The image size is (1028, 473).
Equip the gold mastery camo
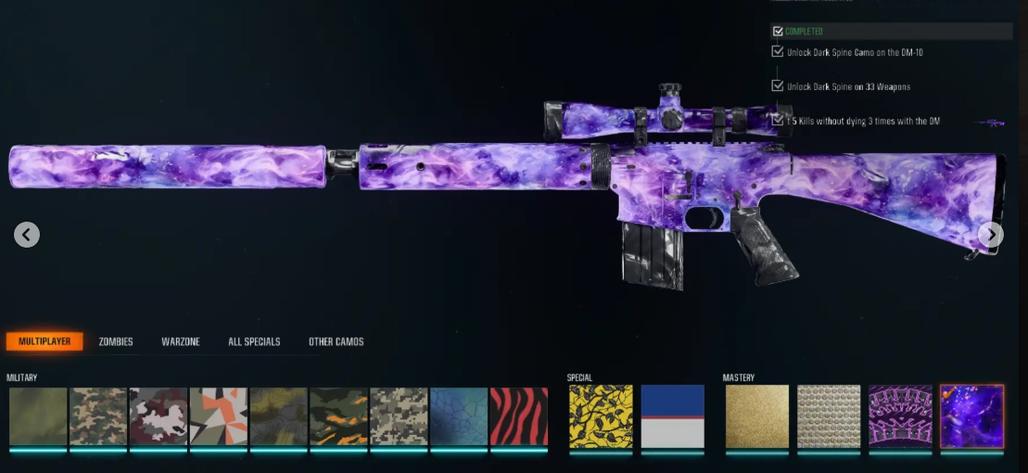point(756,416)
